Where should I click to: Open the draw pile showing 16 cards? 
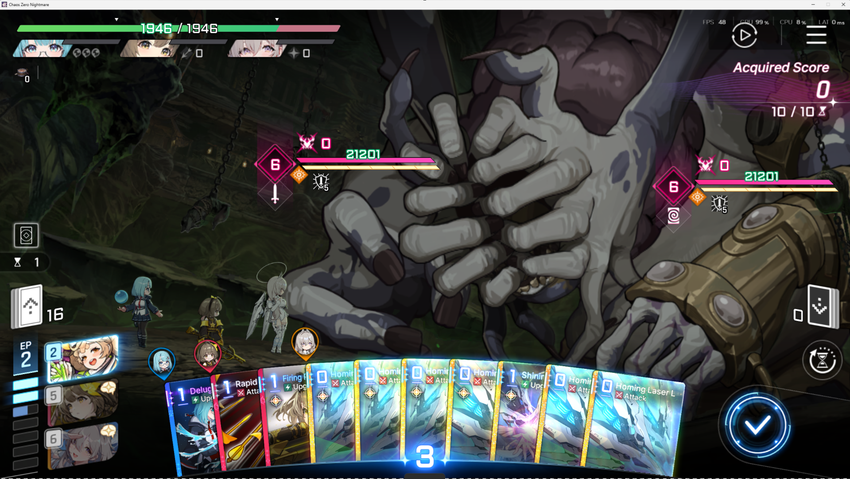28,308
